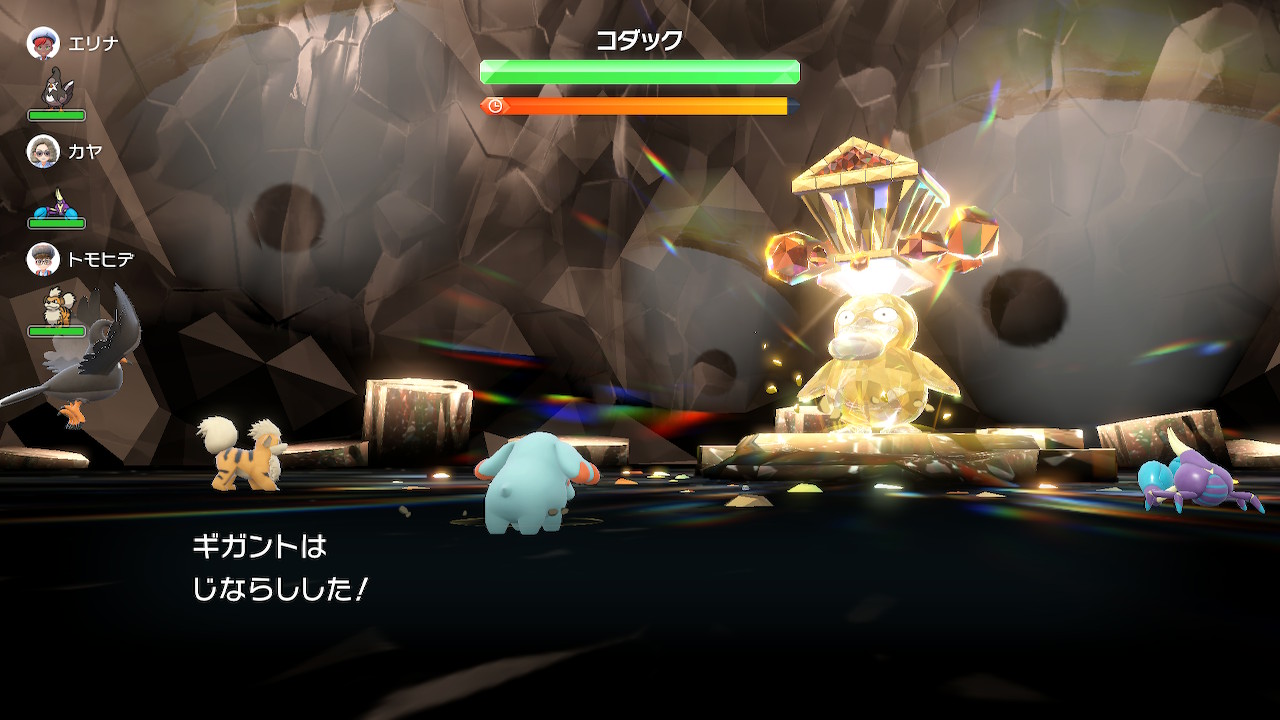
Task: Select カヤ's trainer portrait icon
Action: [x=42, y=152]
